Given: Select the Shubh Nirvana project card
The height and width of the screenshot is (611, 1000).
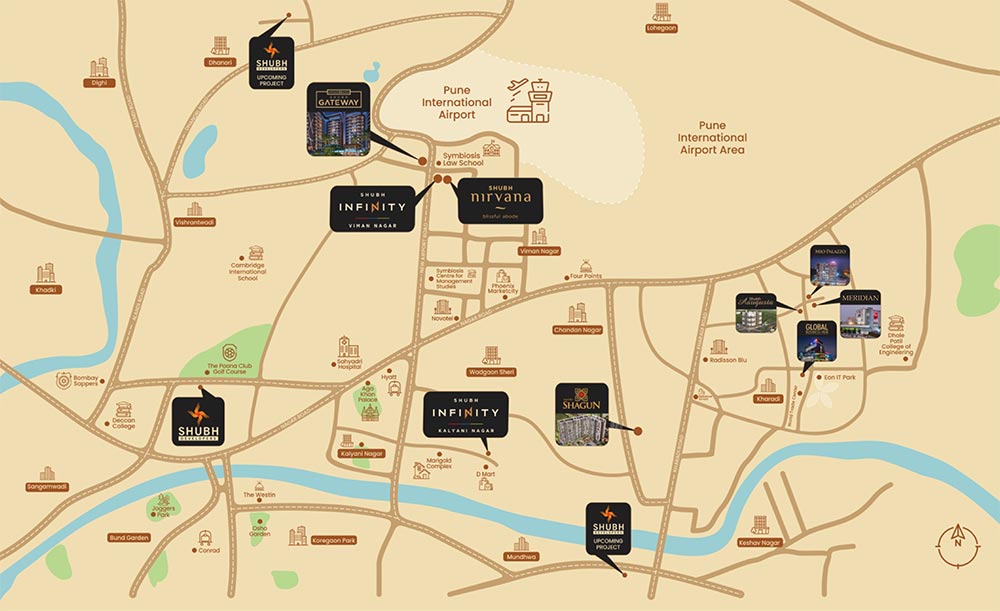Looking at the screenshot, I should click(500, 201).
